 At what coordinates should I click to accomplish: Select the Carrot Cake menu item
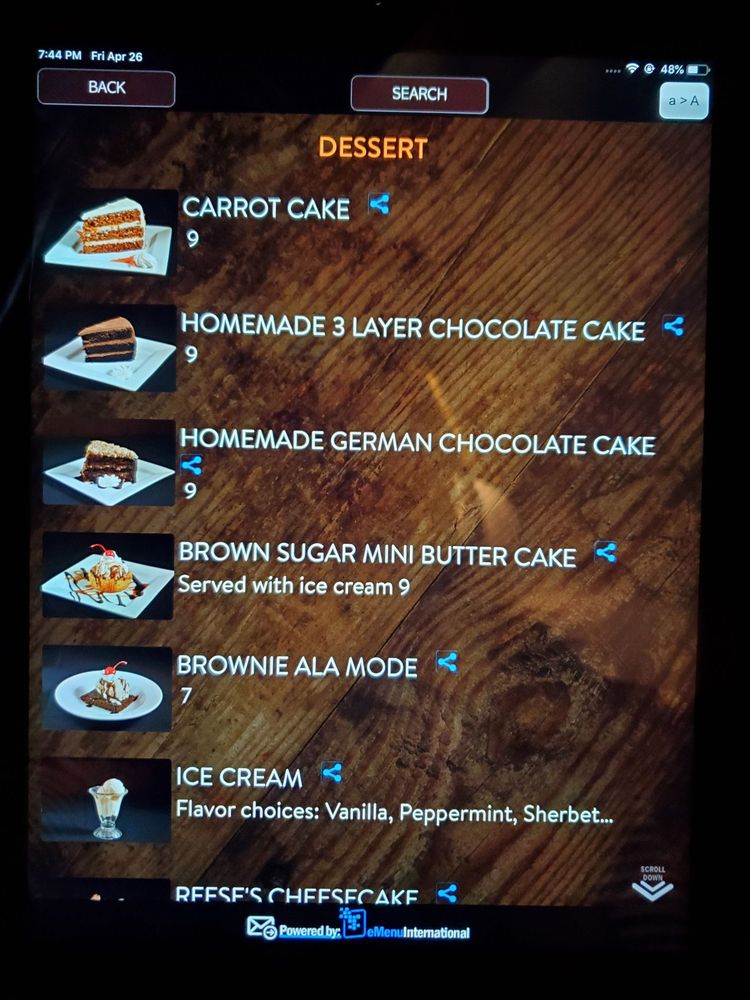266,208
